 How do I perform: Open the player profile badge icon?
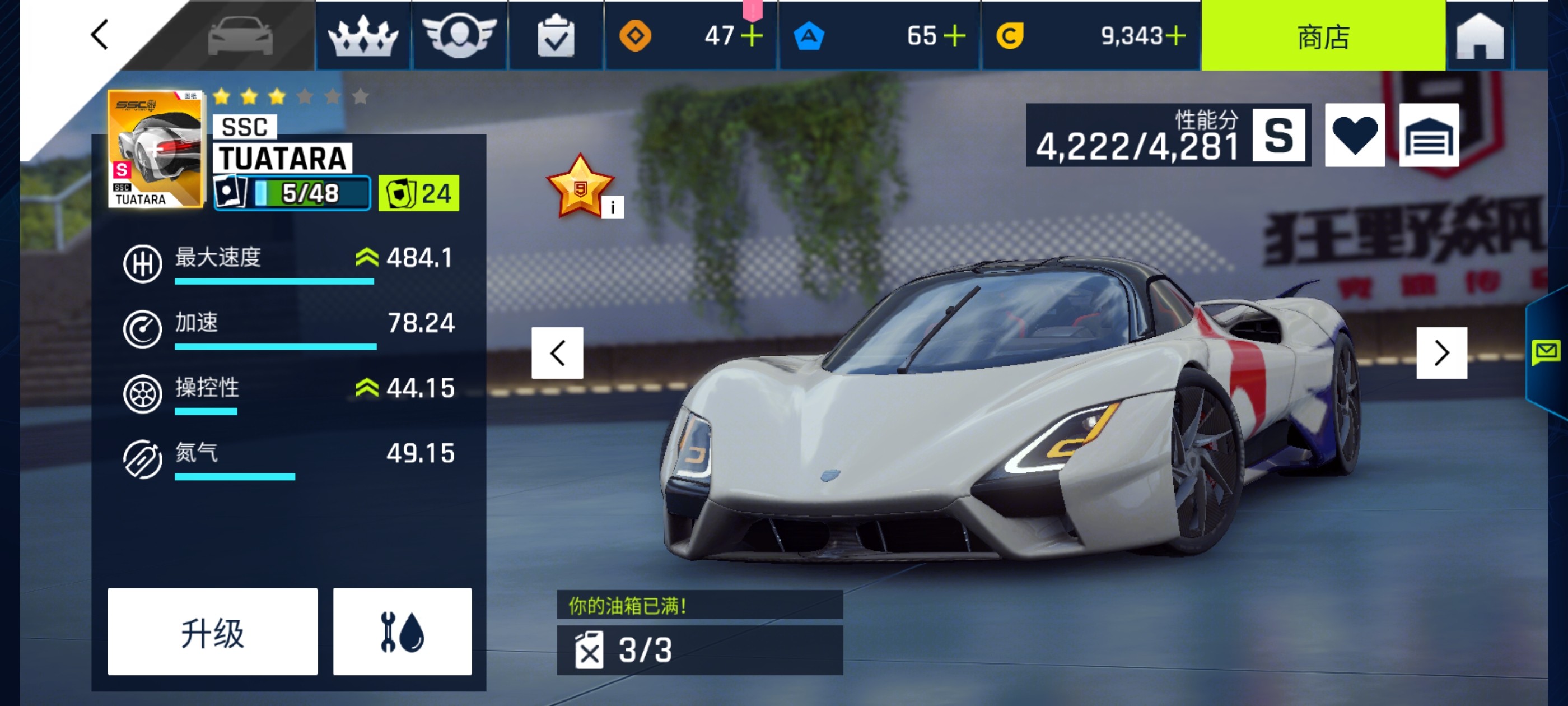460,36
